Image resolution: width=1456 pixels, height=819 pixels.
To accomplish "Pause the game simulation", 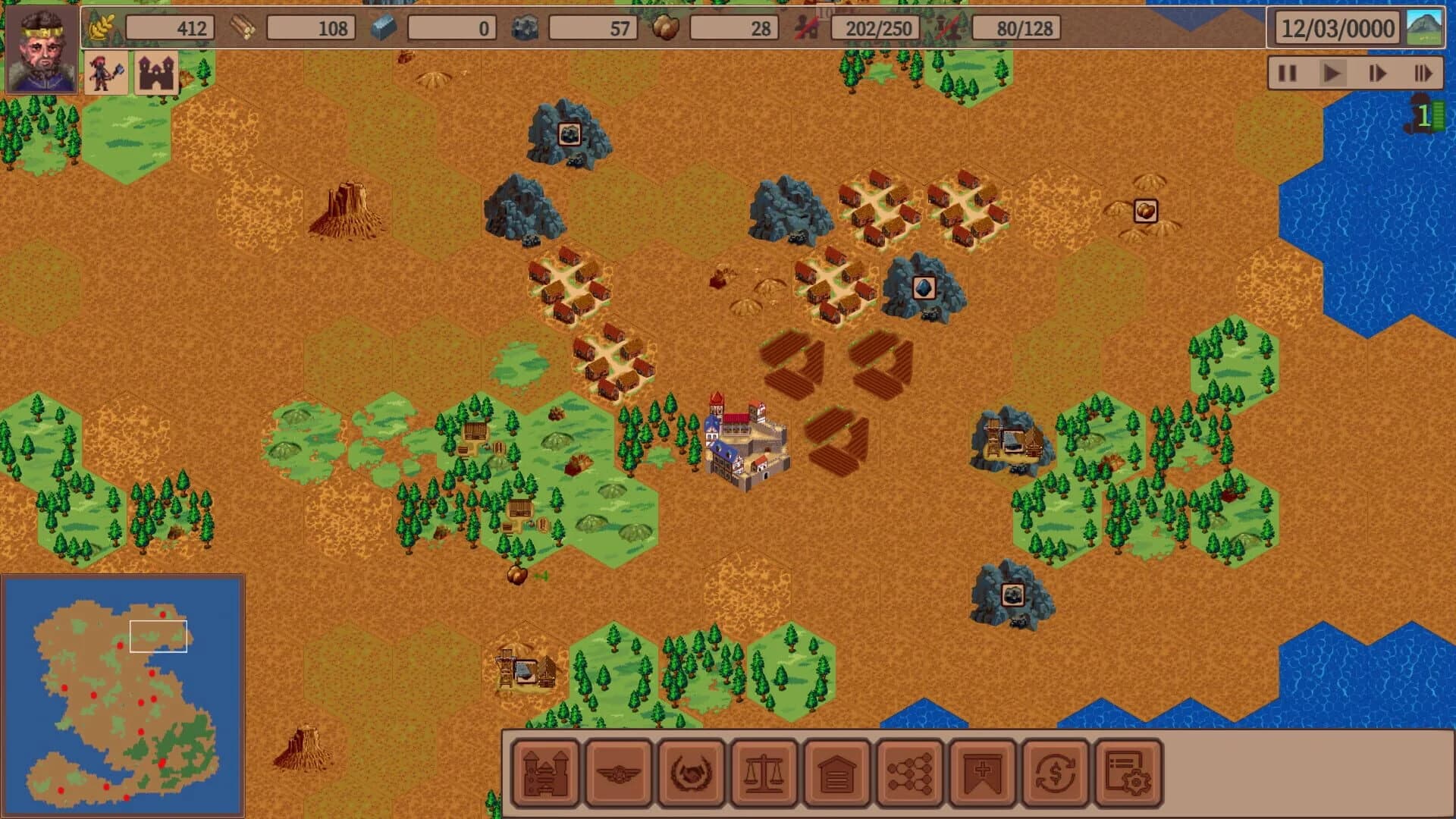I will [x=1287, y=74].
